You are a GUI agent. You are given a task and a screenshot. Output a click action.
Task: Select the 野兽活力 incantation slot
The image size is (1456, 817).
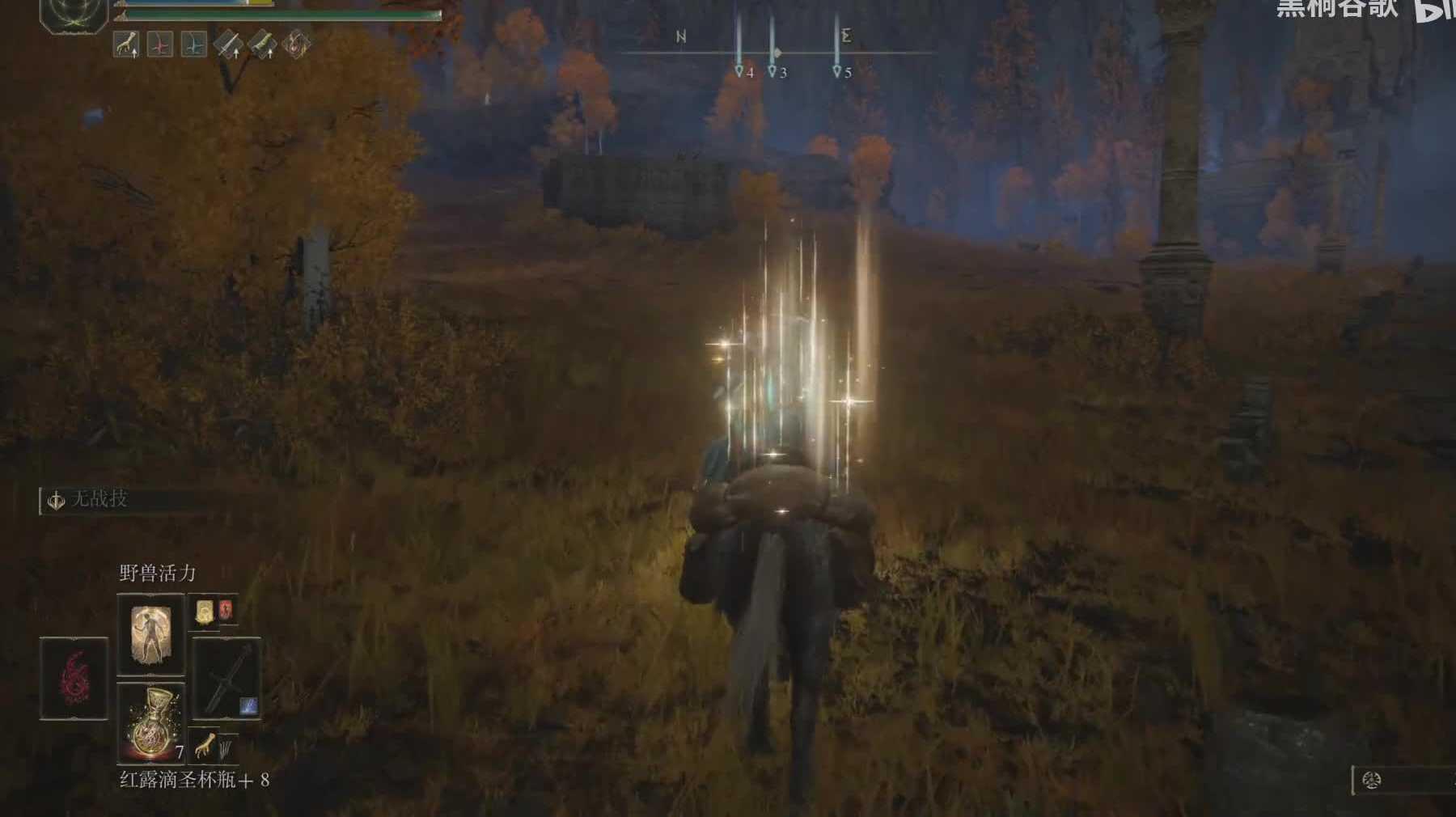150,634
